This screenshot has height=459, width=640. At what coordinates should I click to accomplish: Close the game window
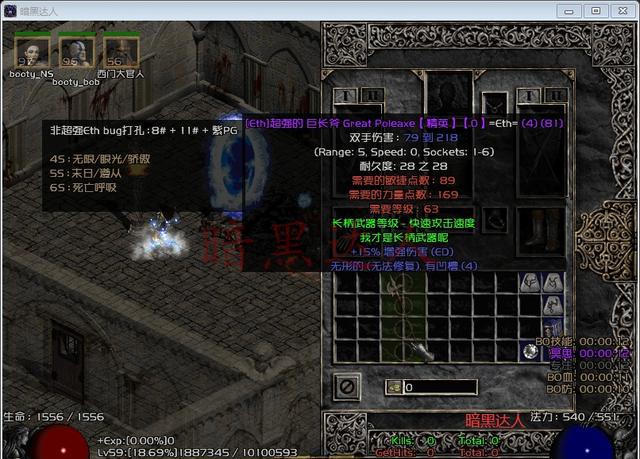click(621, 10)
